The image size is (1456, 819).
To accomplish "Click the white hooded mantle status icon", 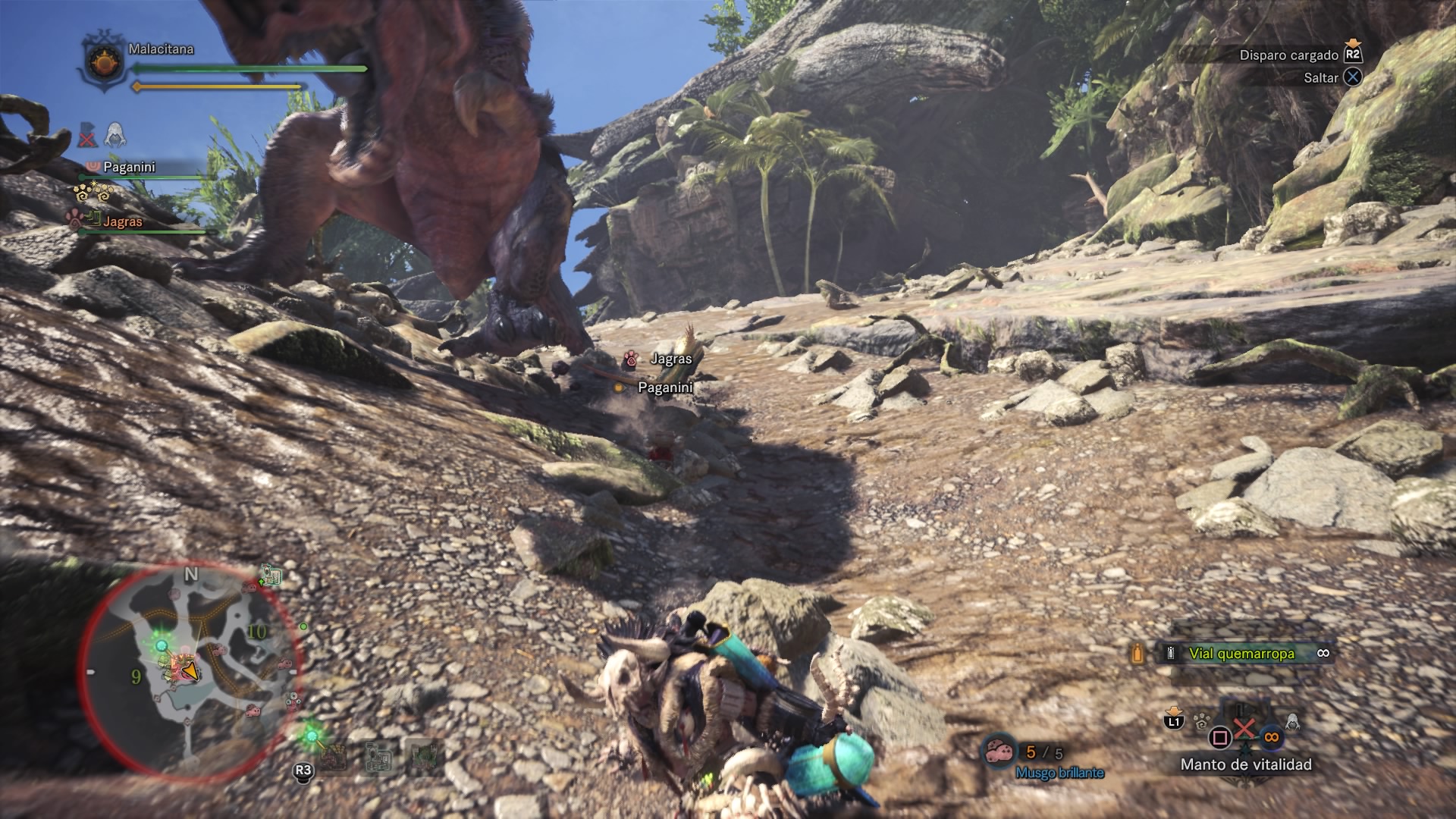I will point(115,135).
